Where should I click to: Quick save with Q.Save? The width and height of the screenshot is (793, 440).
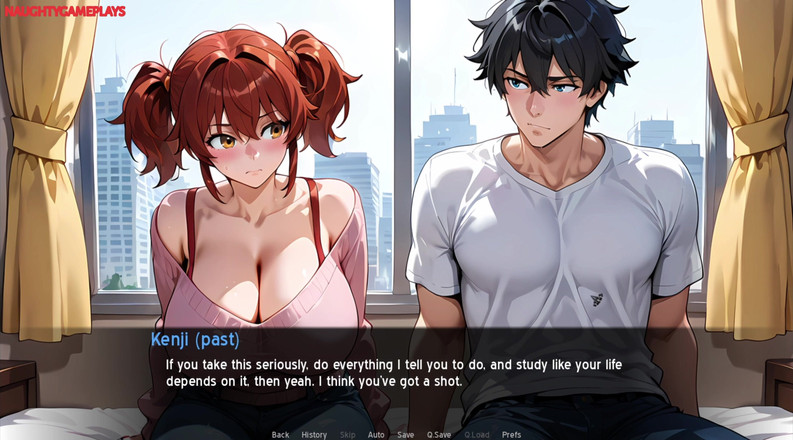pos(439,435)
